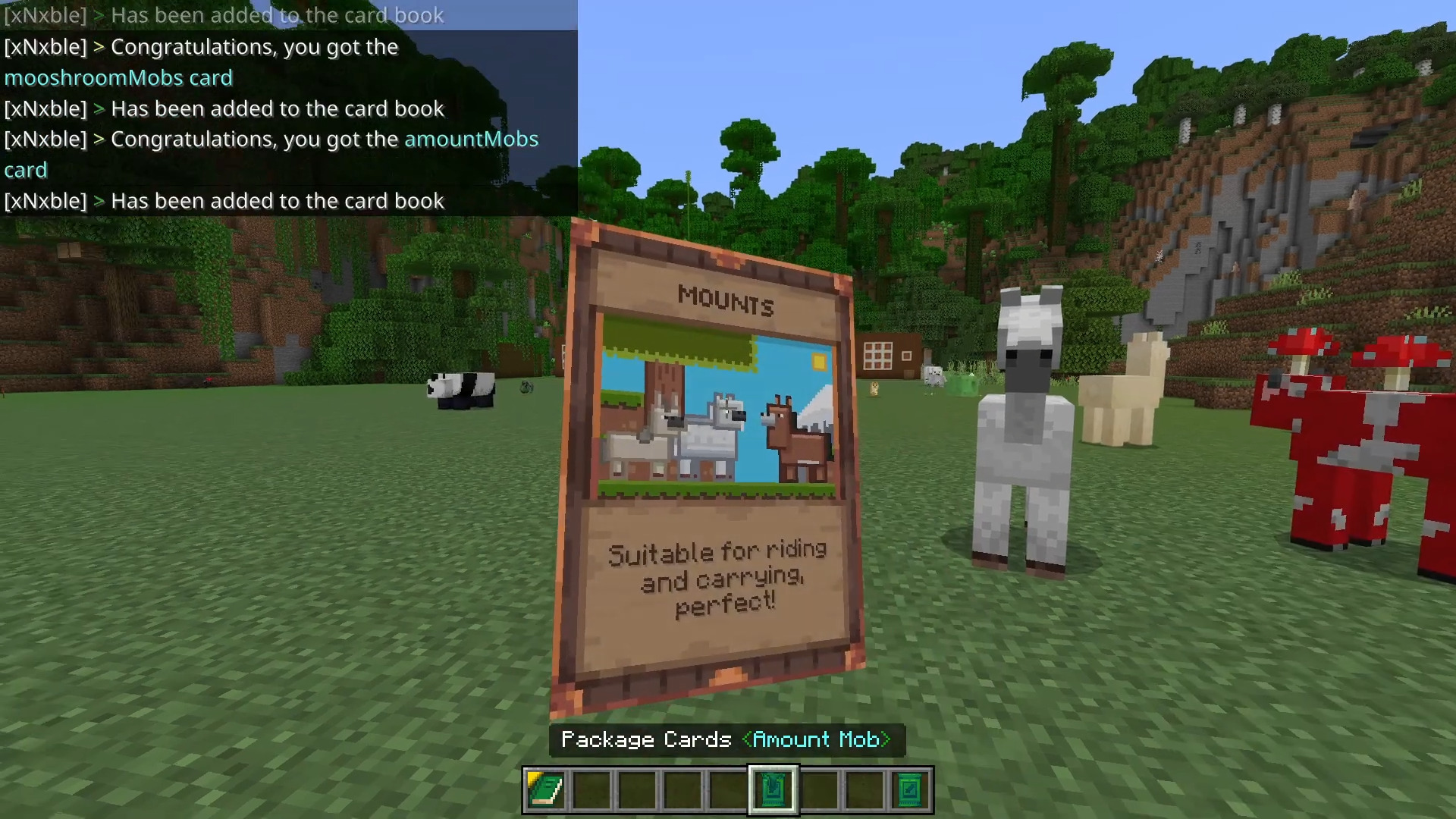Click the 'Suitable for riding' description text

click(x=718, y=552)
